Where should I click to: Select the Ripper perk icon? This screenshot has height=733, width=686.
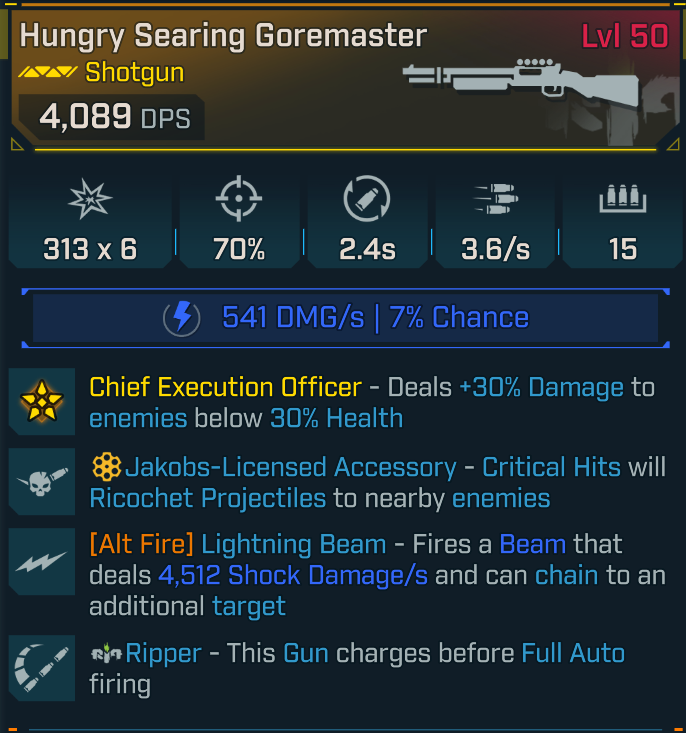(x=43, y=667)
